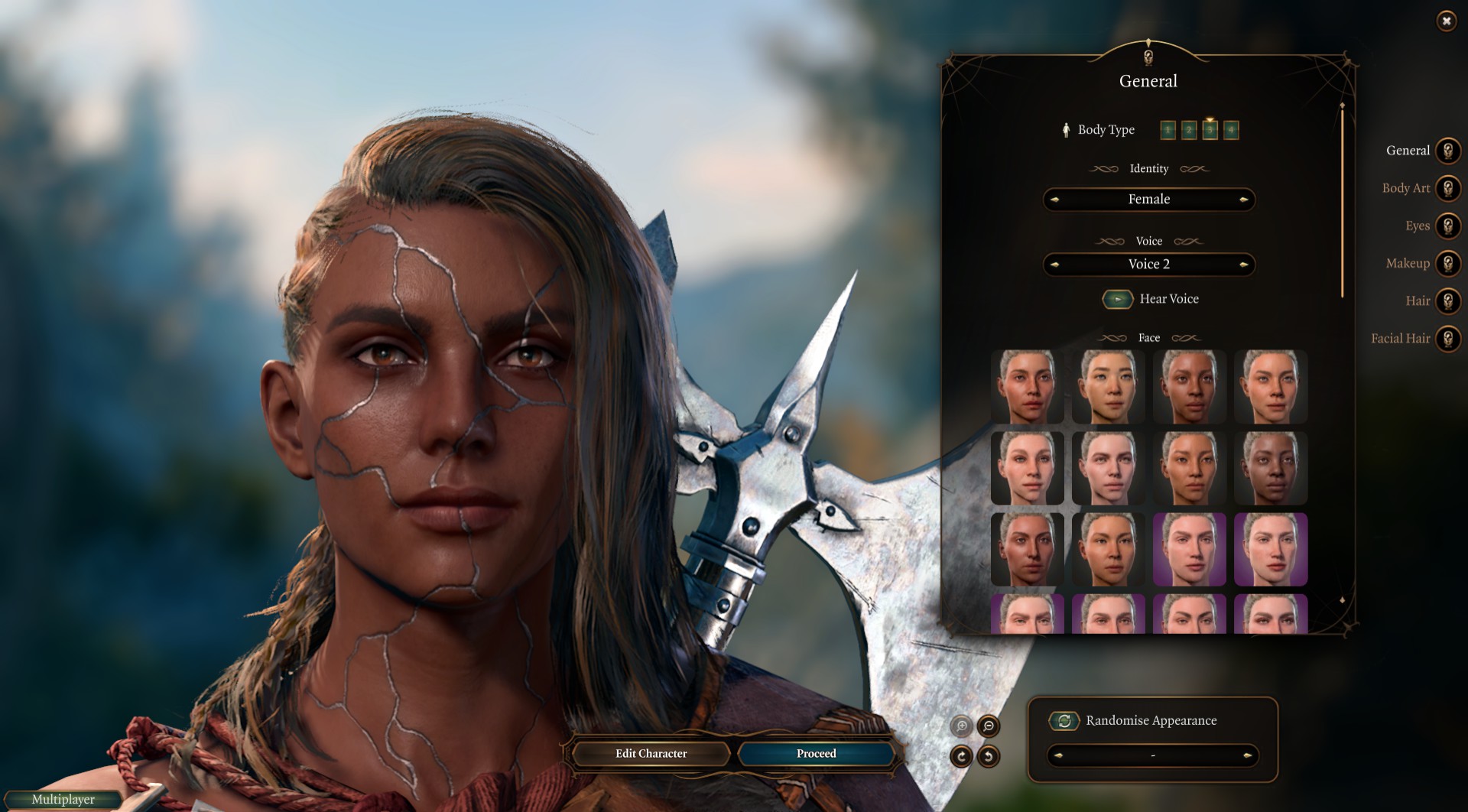Rotate the character clockwise
Screen dimensions: 1468x812
(x=961, y=756)
